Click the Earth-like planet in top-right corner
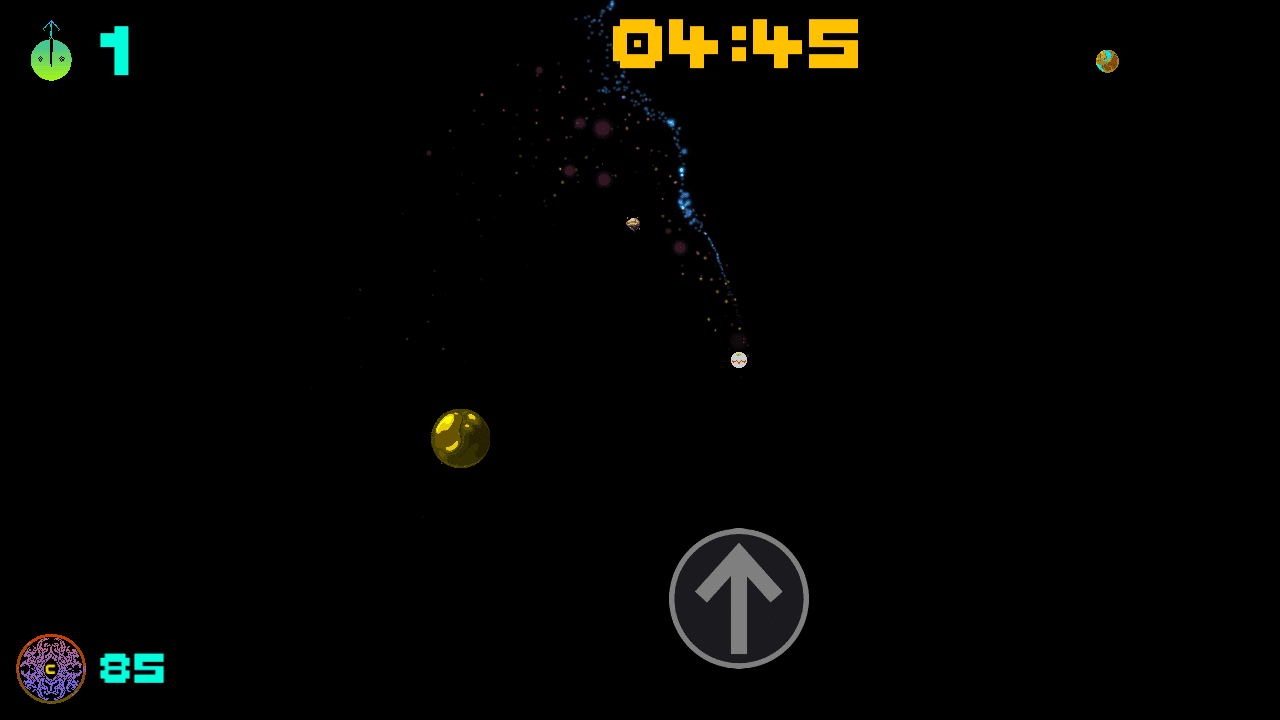Screen dimensions: 1280x720 point(1107,61)
